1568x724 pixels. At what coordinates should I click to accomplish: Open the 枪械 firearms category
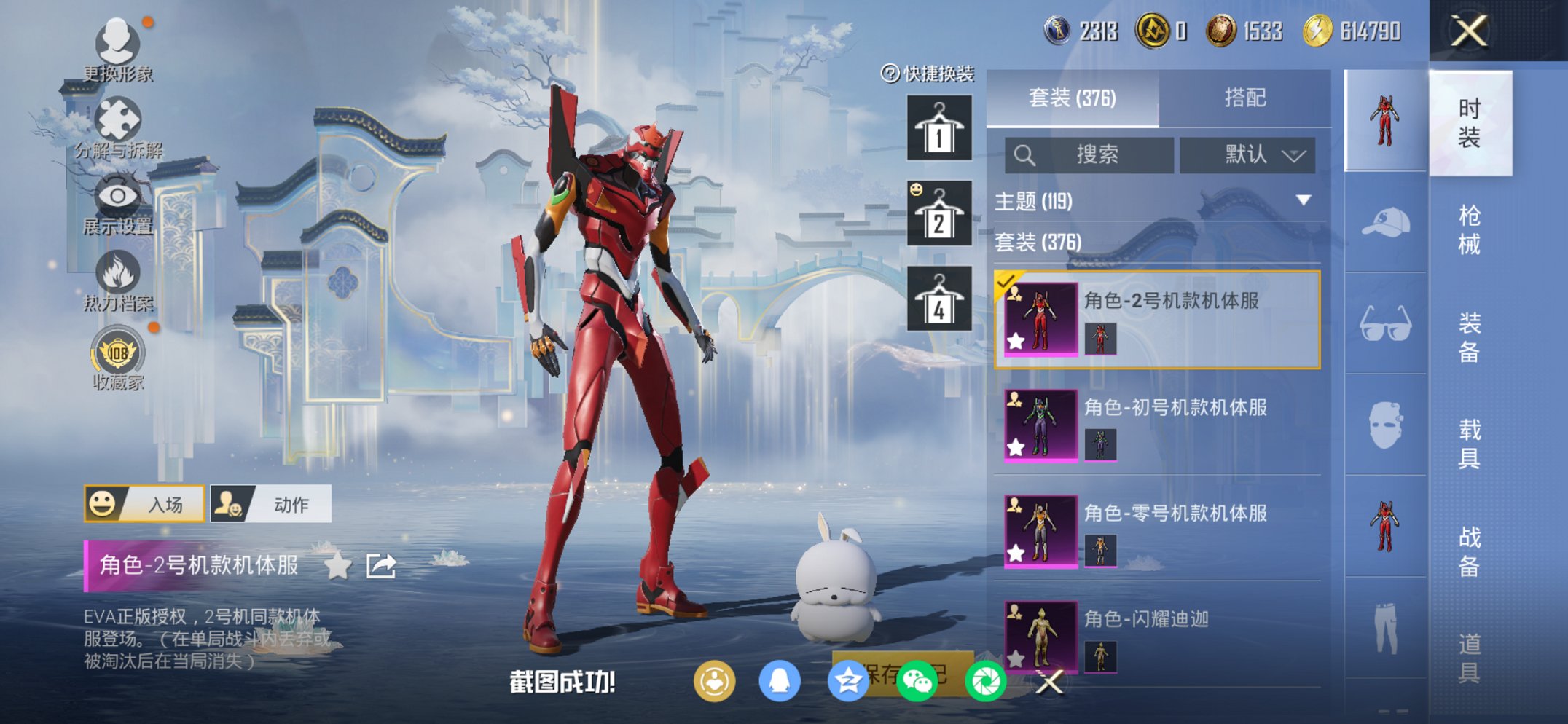1469,229
